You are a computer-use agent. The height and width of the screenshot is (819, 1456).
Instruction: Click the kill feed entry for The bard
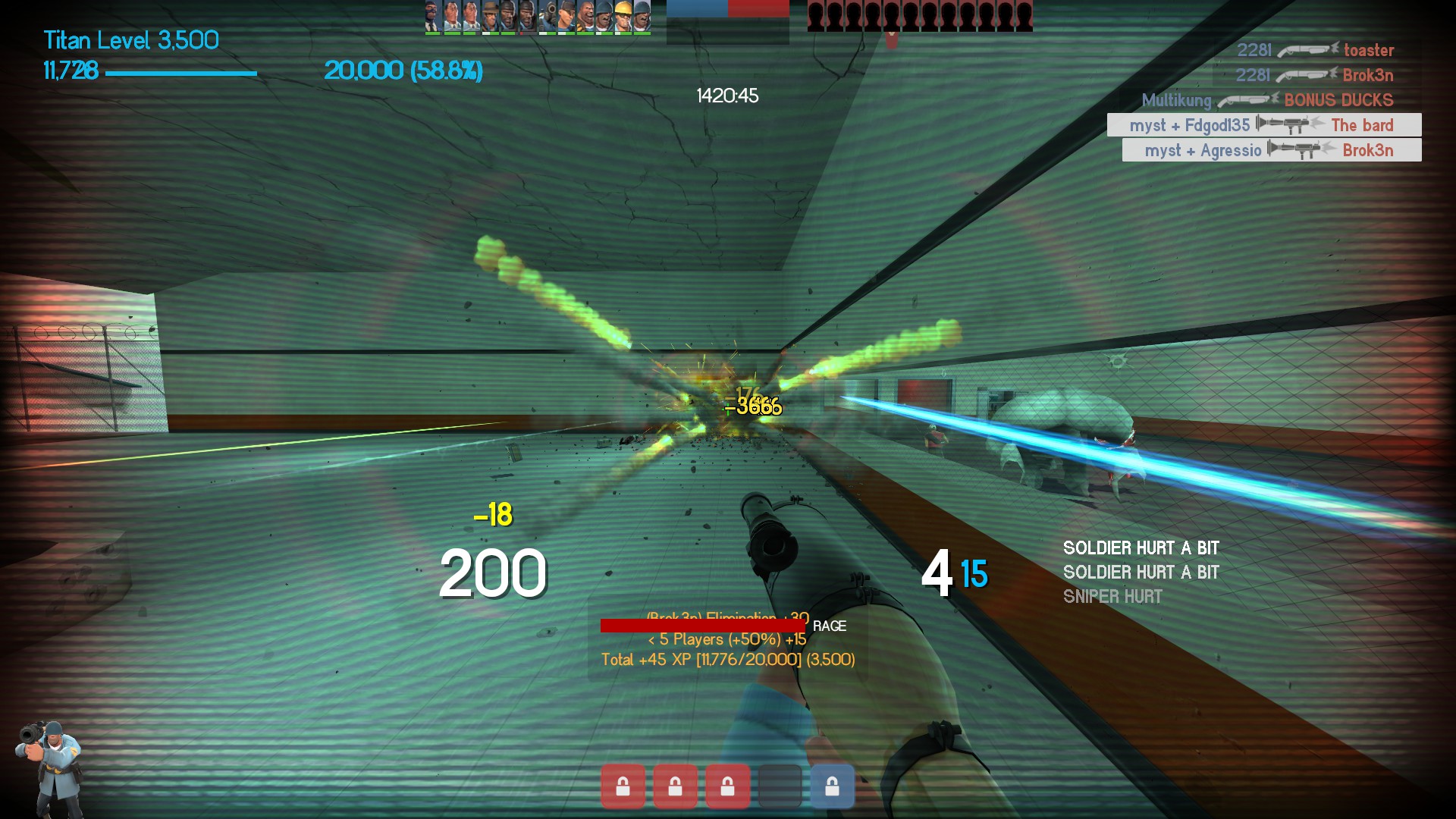pyautogui.click(x=1263, y=125)
